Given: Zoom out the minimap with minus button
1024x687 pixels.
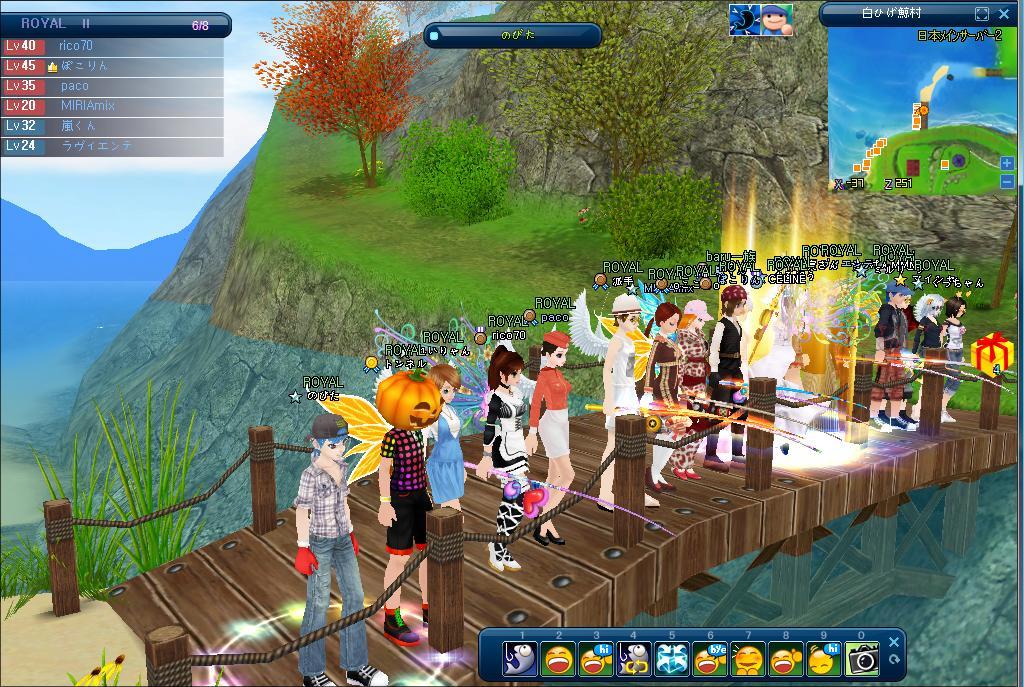Looking at the screenshot, I should coord(1007,181).
